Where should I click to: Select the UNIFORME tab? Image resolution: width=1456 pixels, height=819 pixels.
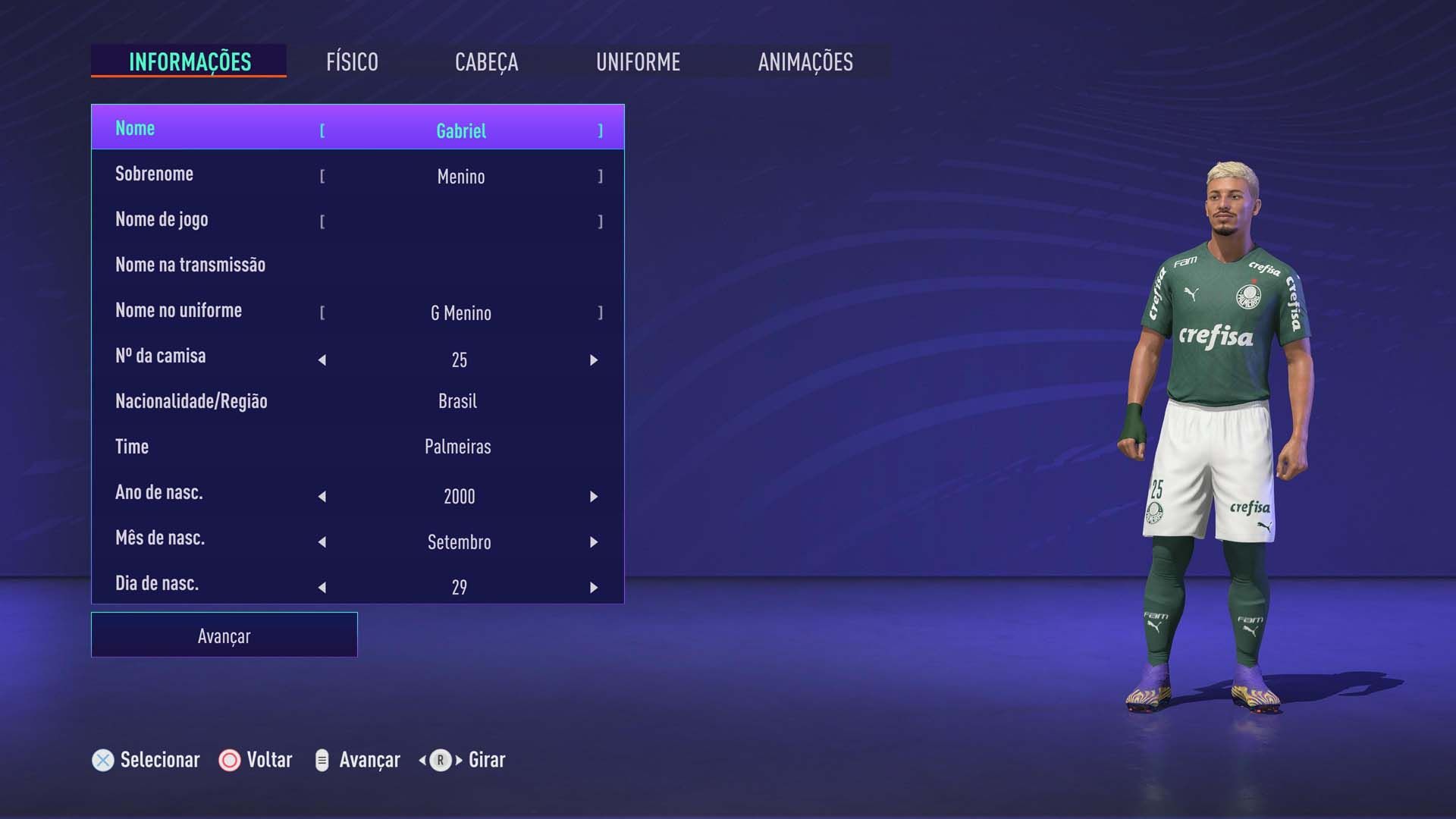point(639,62)
